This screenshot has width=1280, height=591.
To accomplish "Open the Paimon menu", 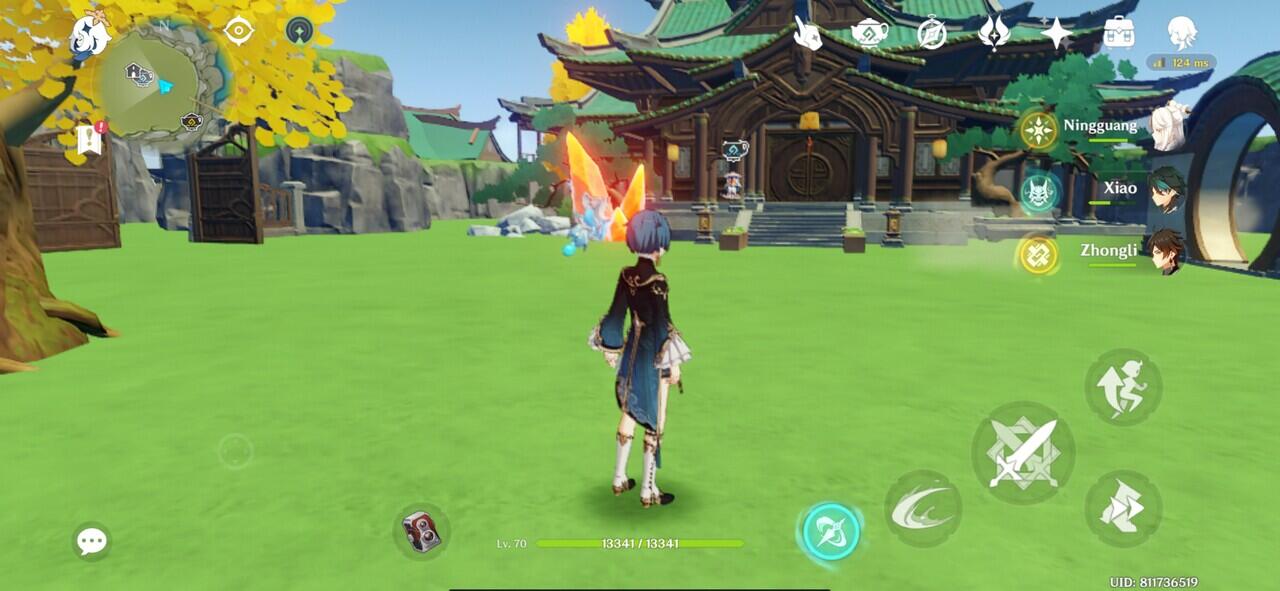I will [x=90, y=36].
